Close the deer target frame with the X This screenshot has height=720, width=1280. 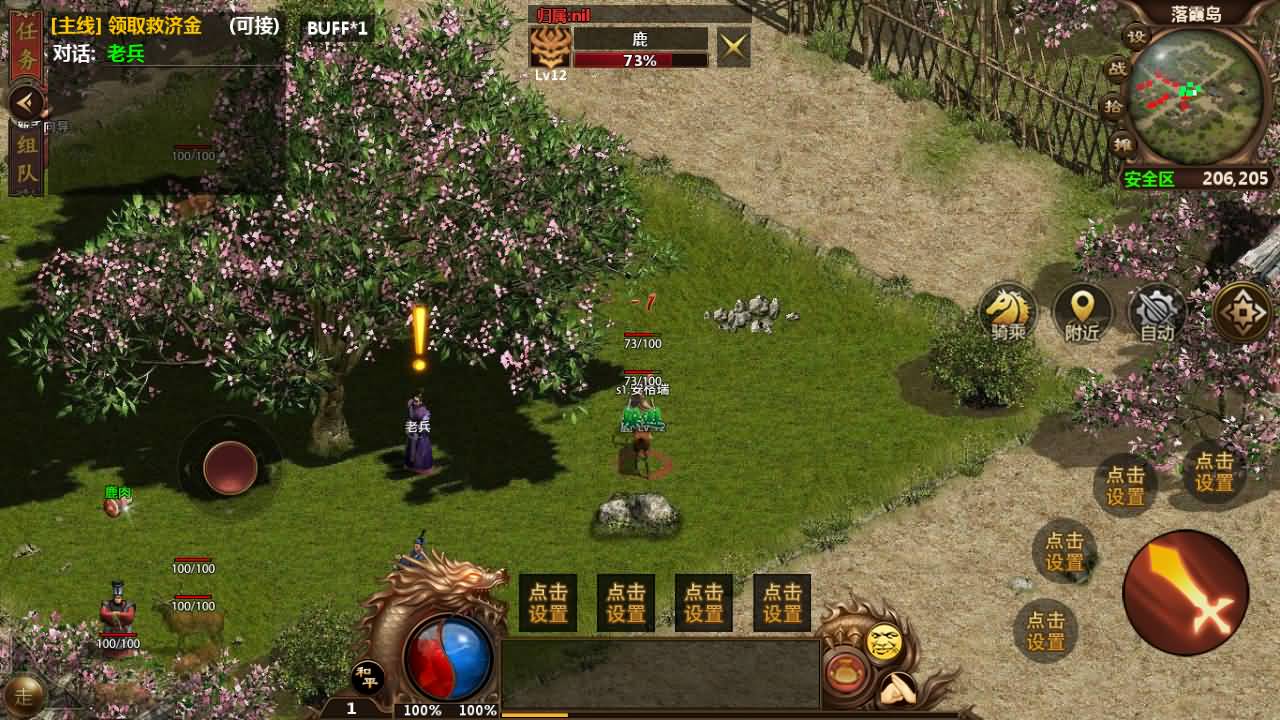(733, 47)
